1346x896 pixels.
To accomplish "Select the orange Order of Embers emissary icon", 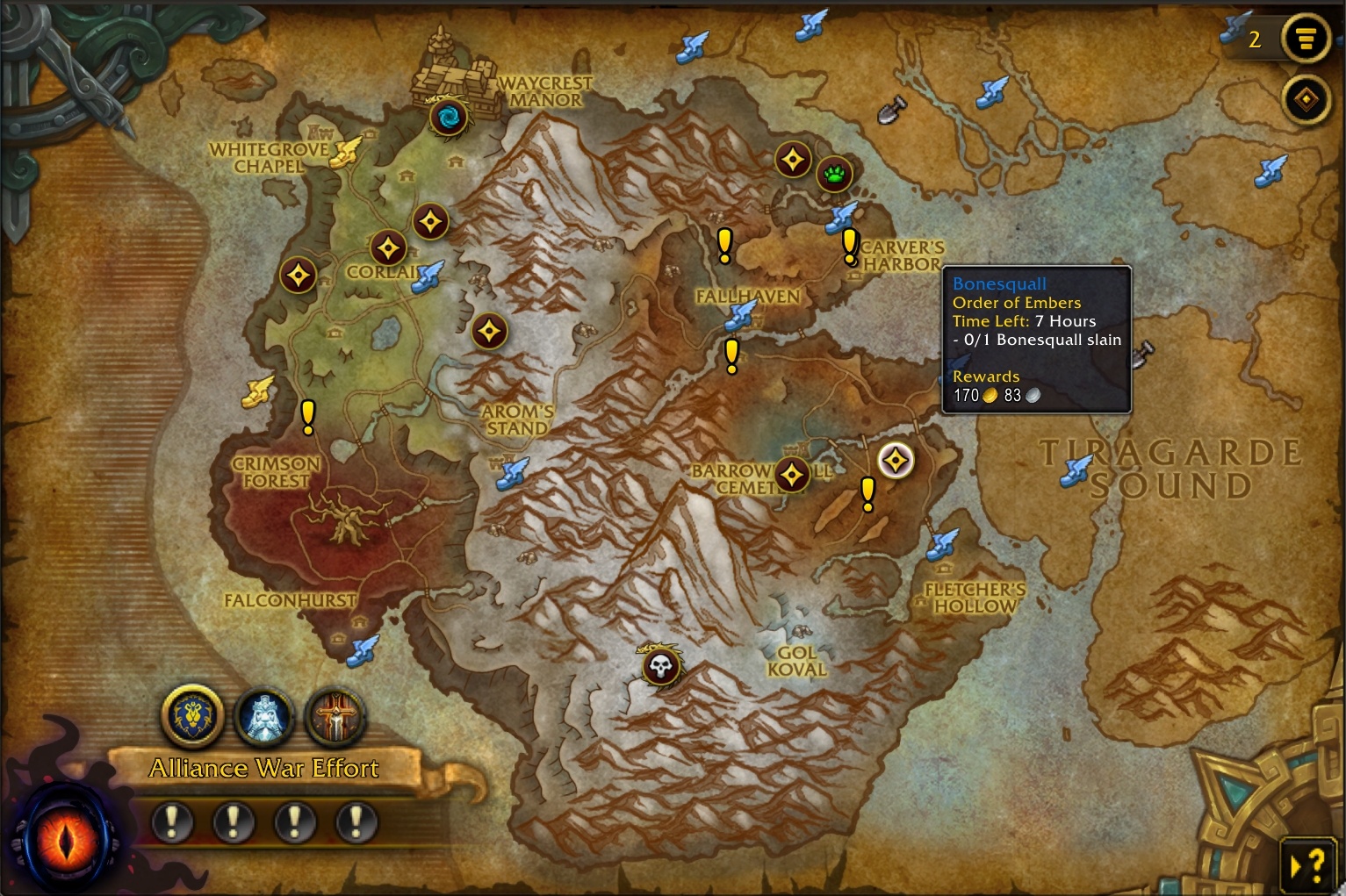I will pos(335,716).
